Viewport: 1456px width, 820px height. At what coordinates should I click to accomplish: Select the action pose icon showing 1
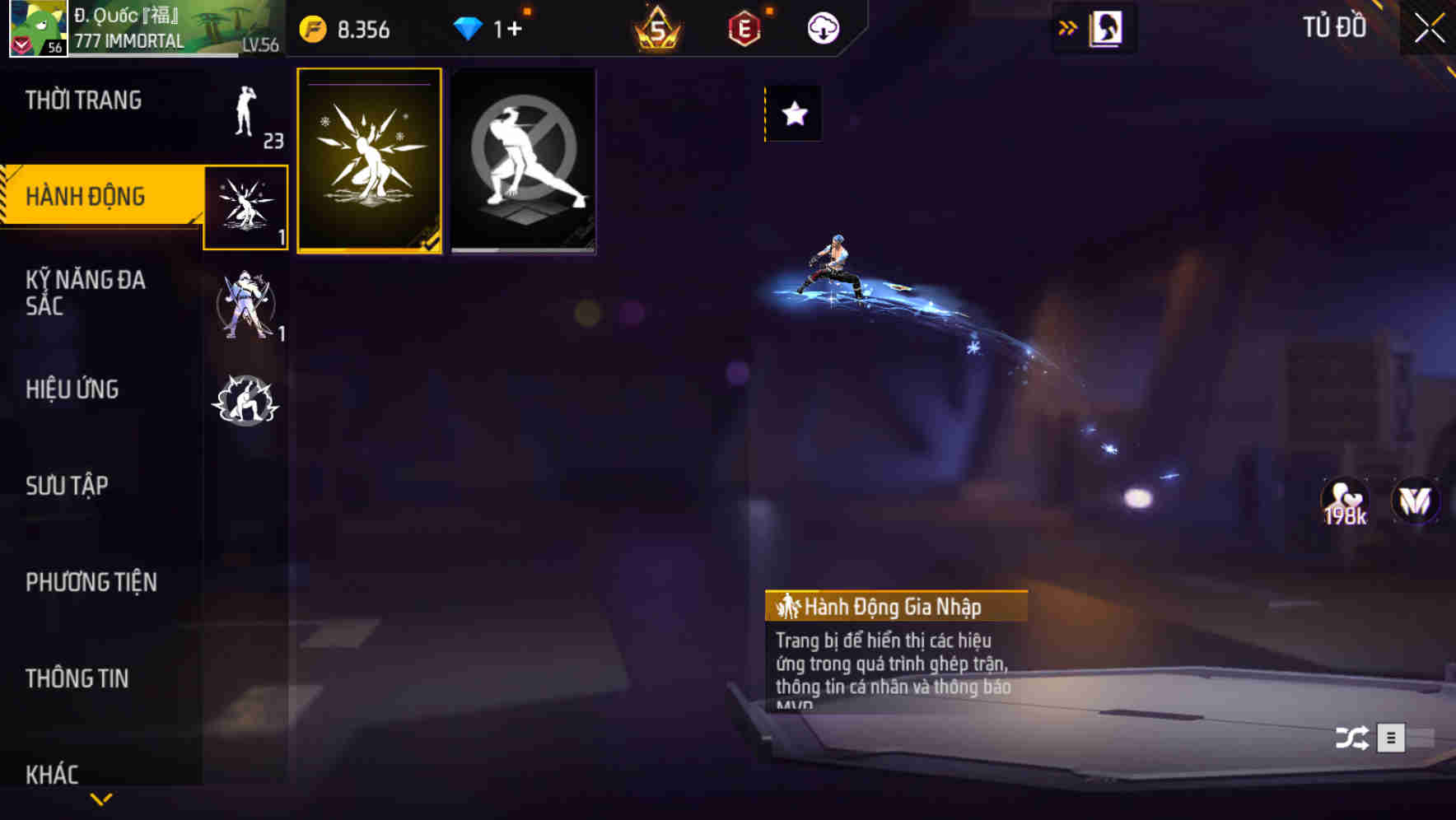247,206
